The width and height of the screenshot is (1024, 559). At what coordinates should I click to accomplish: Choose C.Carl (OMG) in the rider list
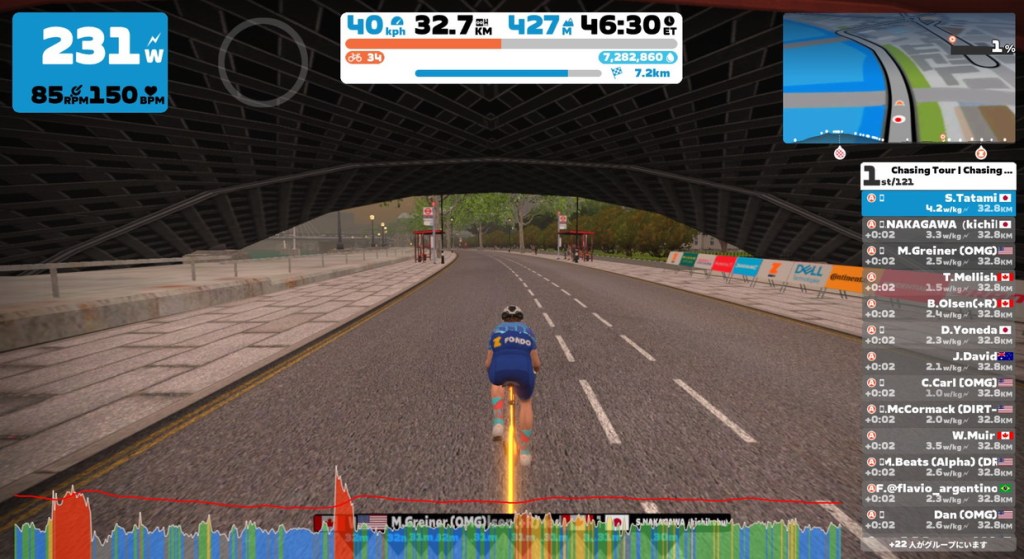938,387
